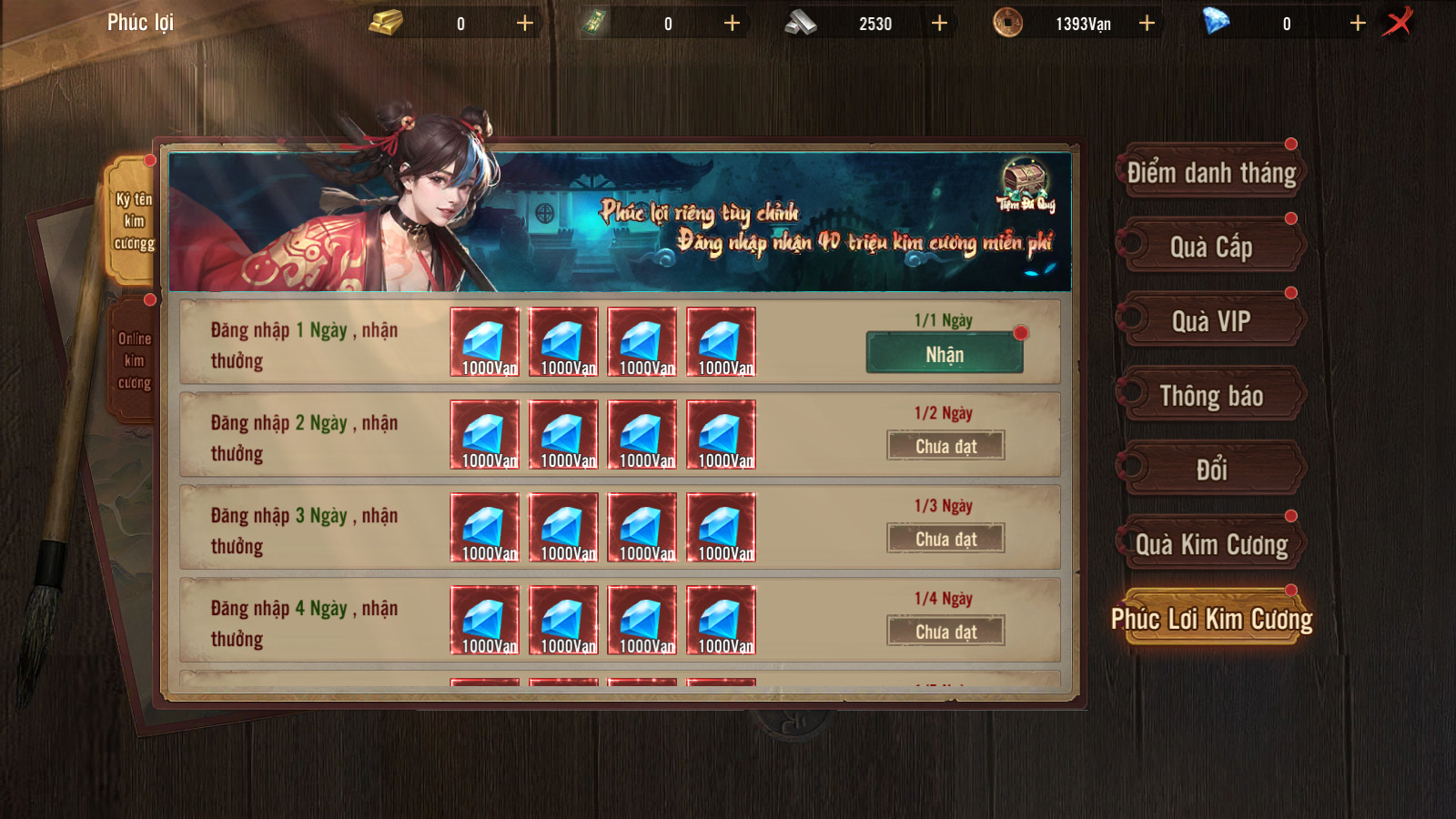Open the Điểm danh tháng menu
Viewport: 1456px width, 819px height.
point(1211,173)
